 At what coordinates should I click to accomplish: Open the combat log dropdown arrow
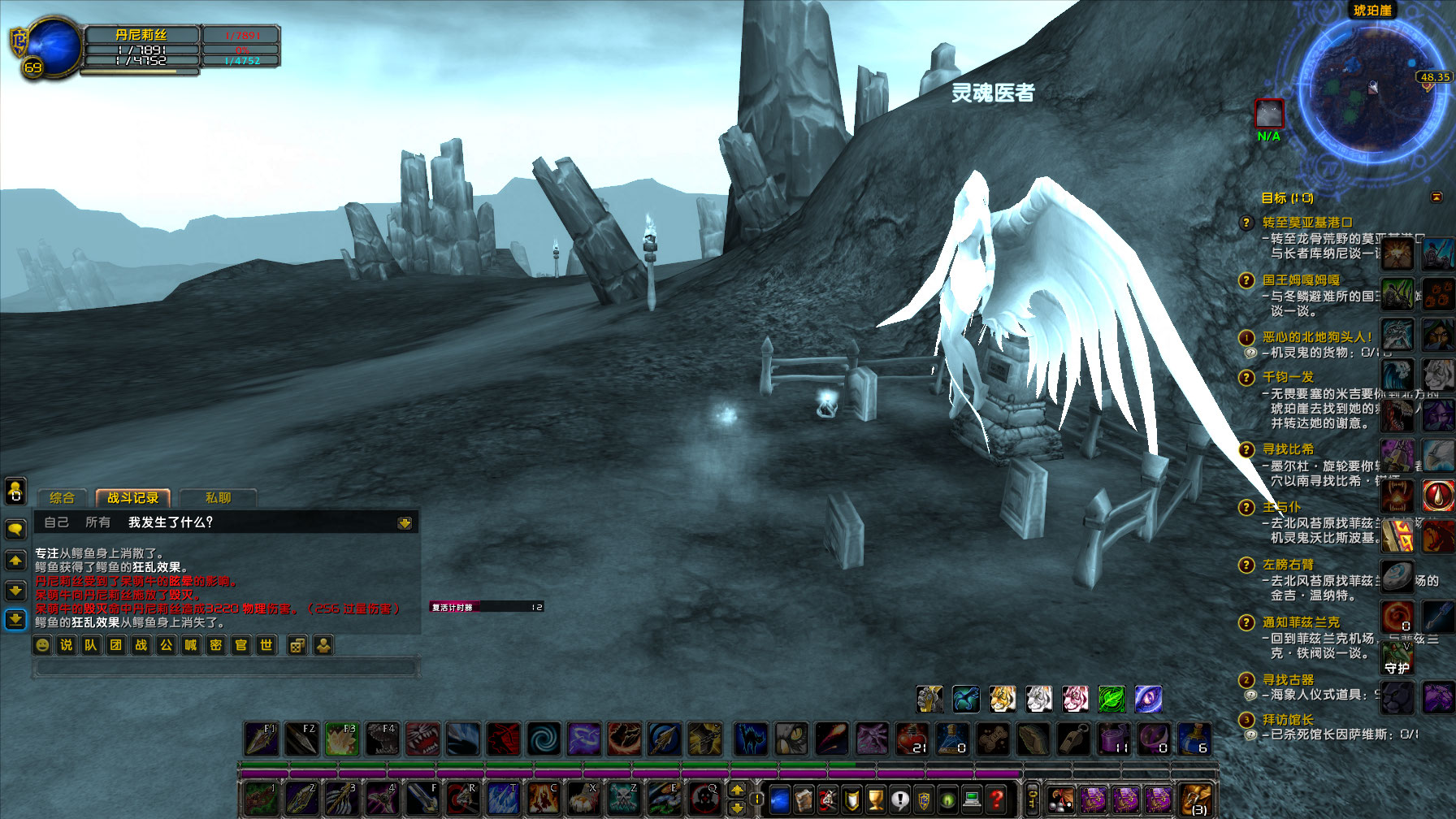point(404,522)
